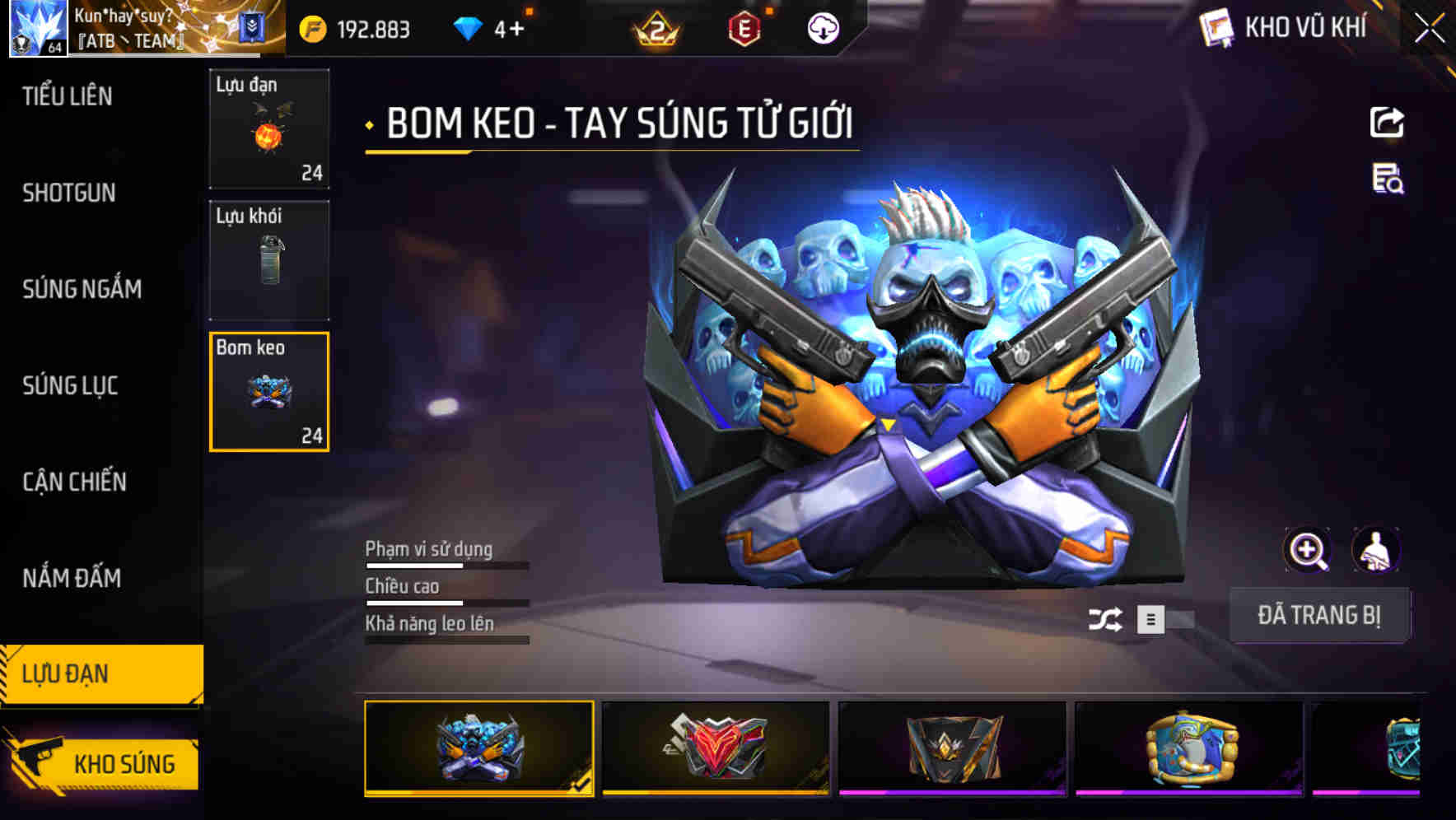Switch to the SHOTGUN category tab
The width and height of the screenshot is (1456, 820).
[x=69, y=193]
